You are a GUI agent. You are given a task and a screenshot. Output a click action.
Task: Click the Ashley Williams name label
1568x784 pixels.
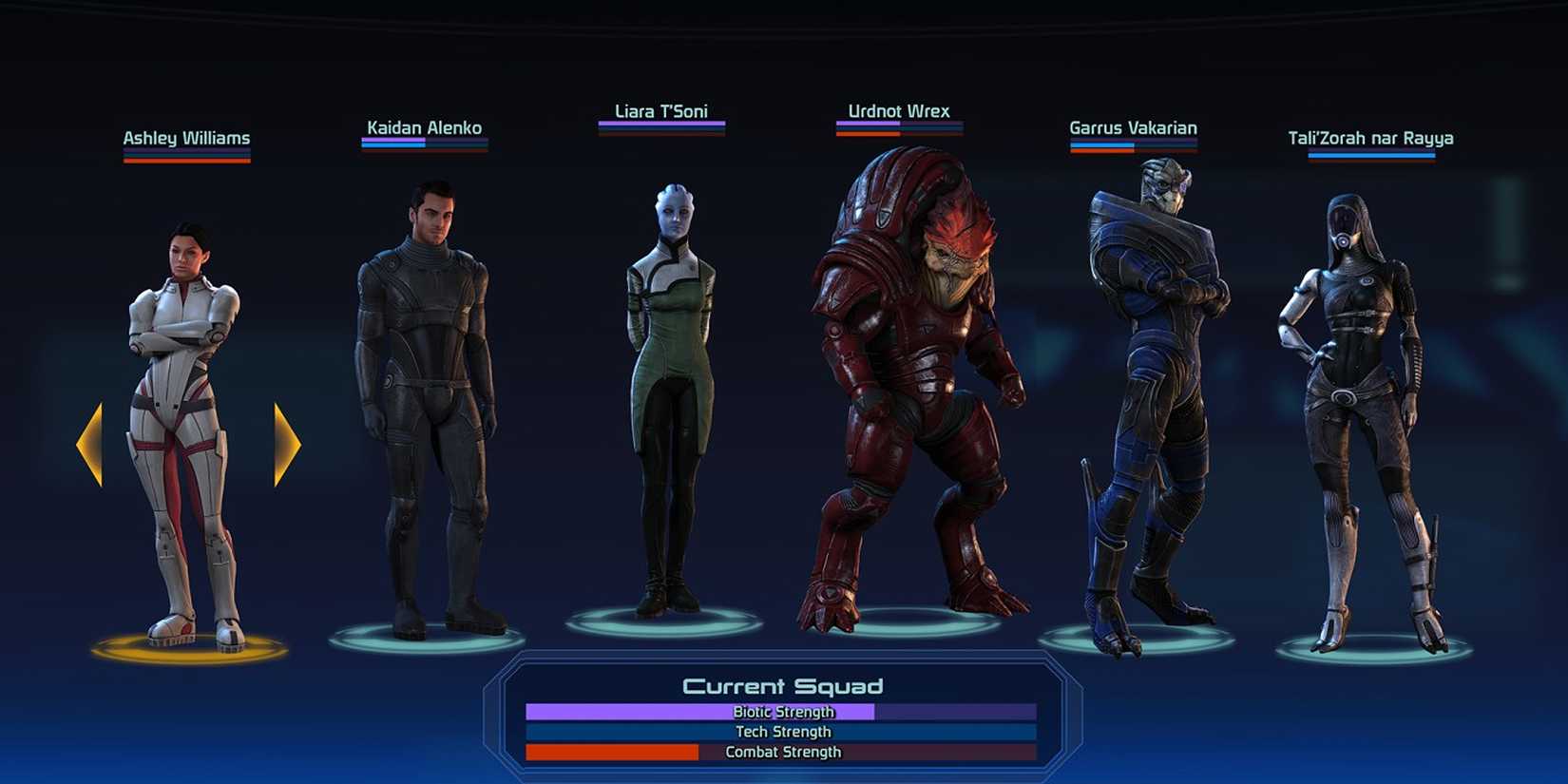[x=186, y=138]
